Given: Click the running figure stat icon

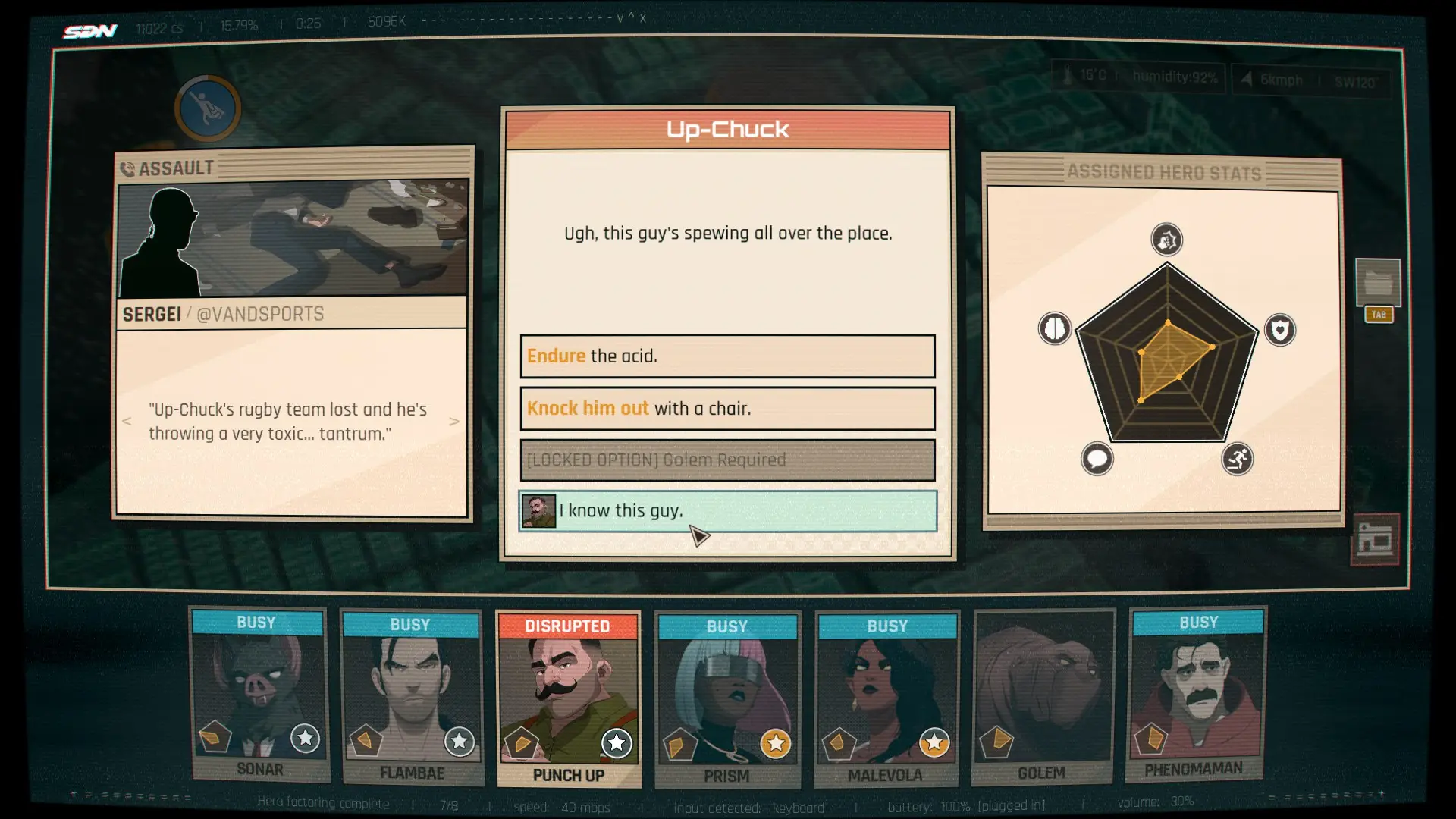Looking at the screenshot, I should pos(1237,459).
